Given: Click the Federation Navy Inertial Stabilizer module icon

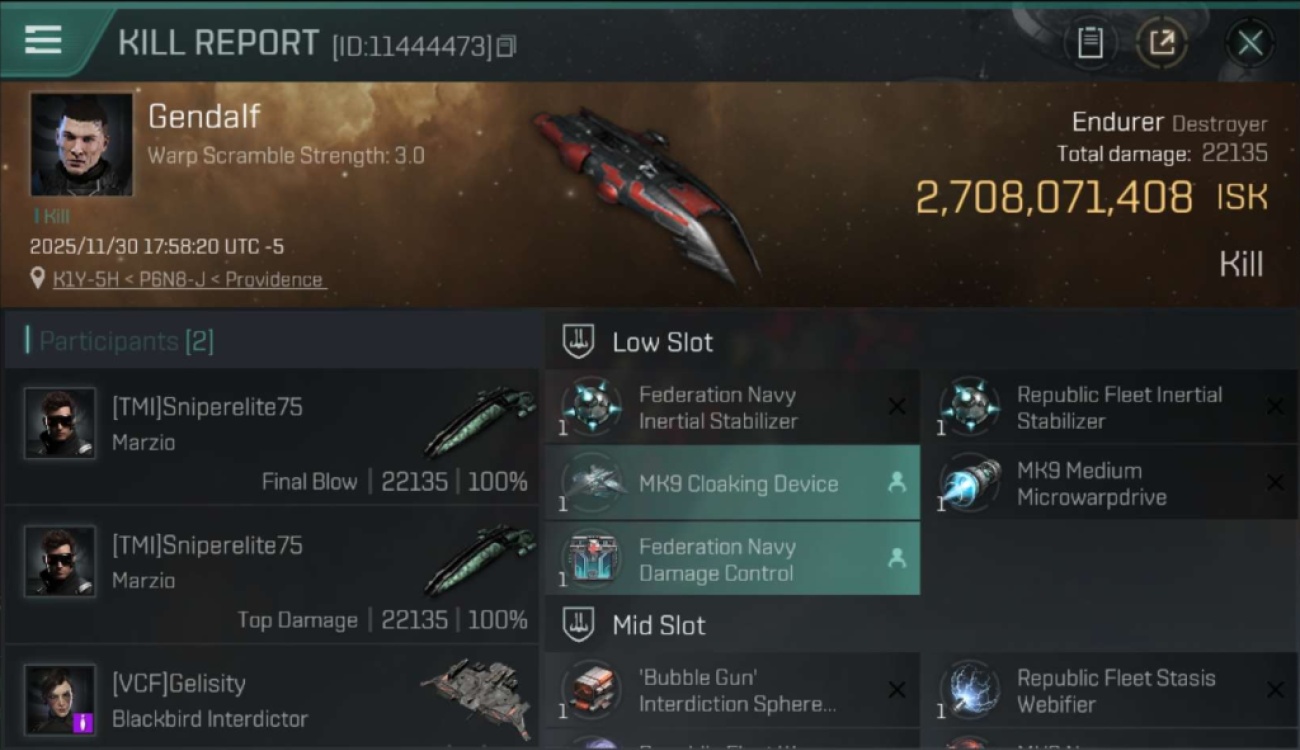Looking at the screenshot, I should pyautogui.click(x=590, y=407).
